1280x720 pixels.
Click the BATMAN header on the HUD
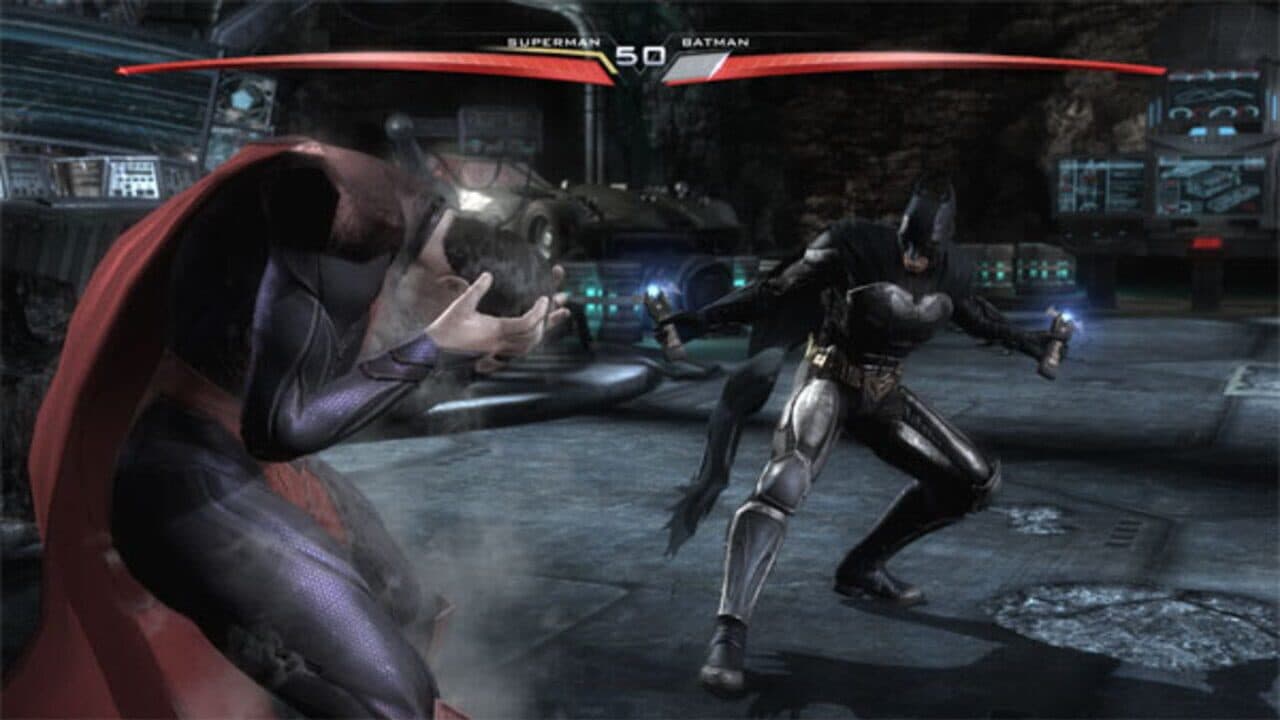coord(712,44)
